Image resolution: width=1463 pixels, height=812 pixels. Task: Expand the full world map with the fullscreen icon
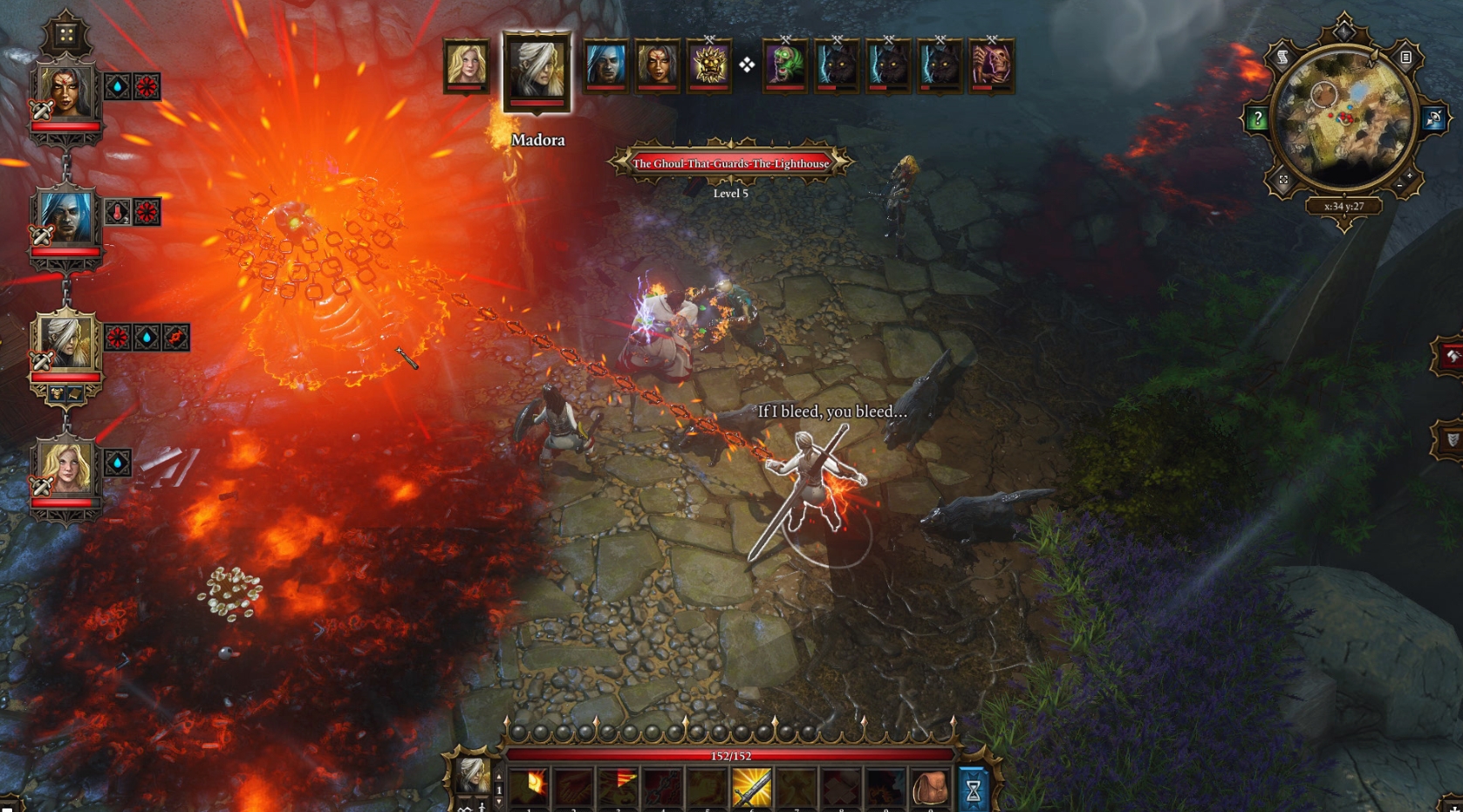tap(1283, 179)
